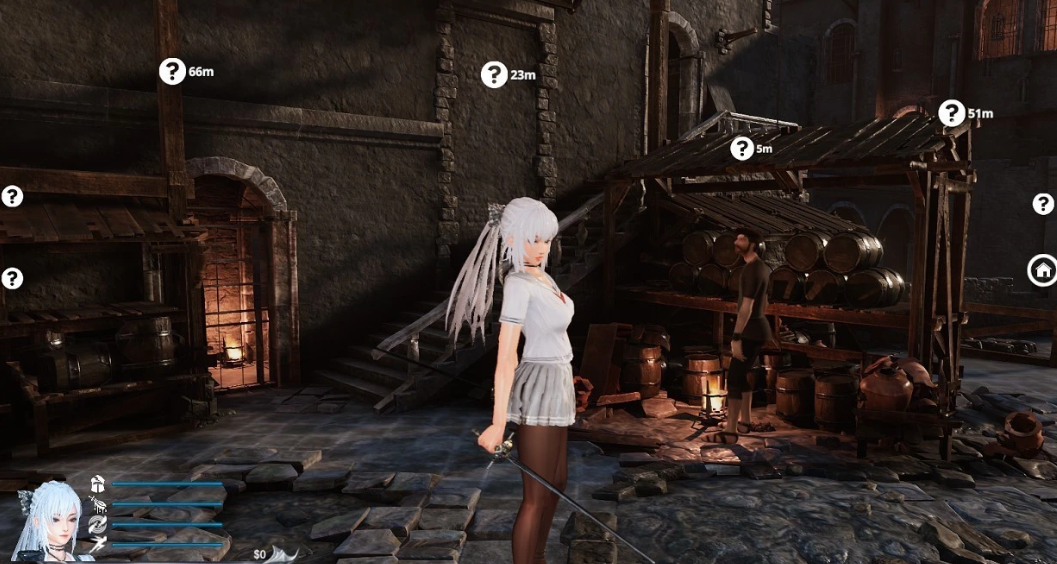Viewport: 1057px width, 564px height.
Task: Click the swirling arrows status icon
Action: pyautogui.click(x=98, y=524)
